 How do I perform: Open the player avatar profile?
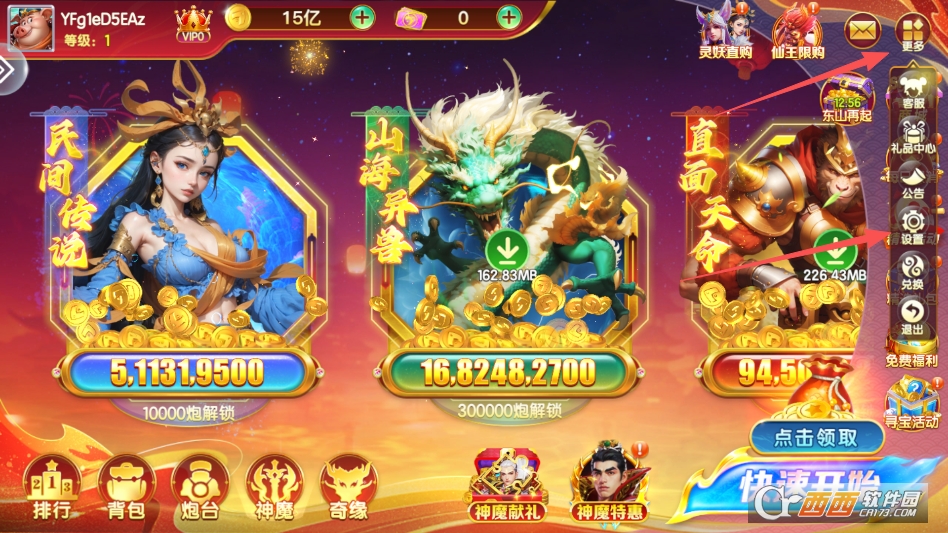[31, 27]
